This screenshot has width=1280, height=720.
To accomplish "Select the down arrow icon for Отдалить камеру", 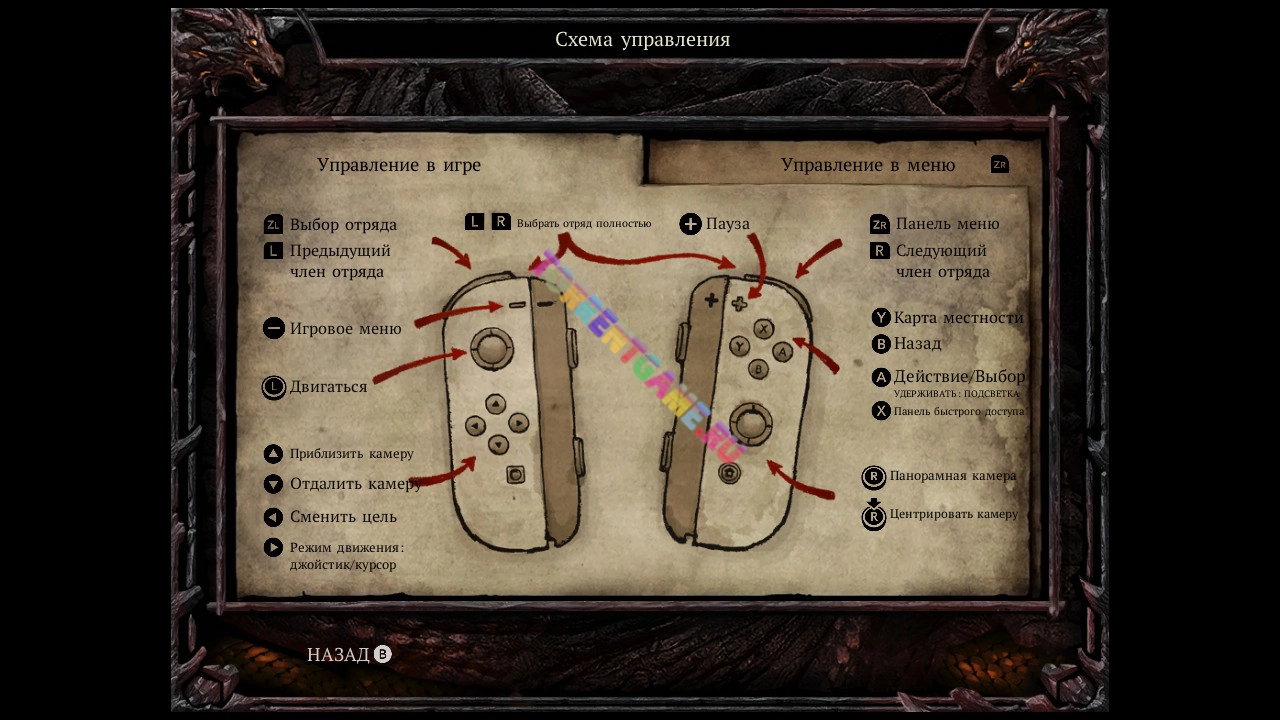I will (271, 483).
